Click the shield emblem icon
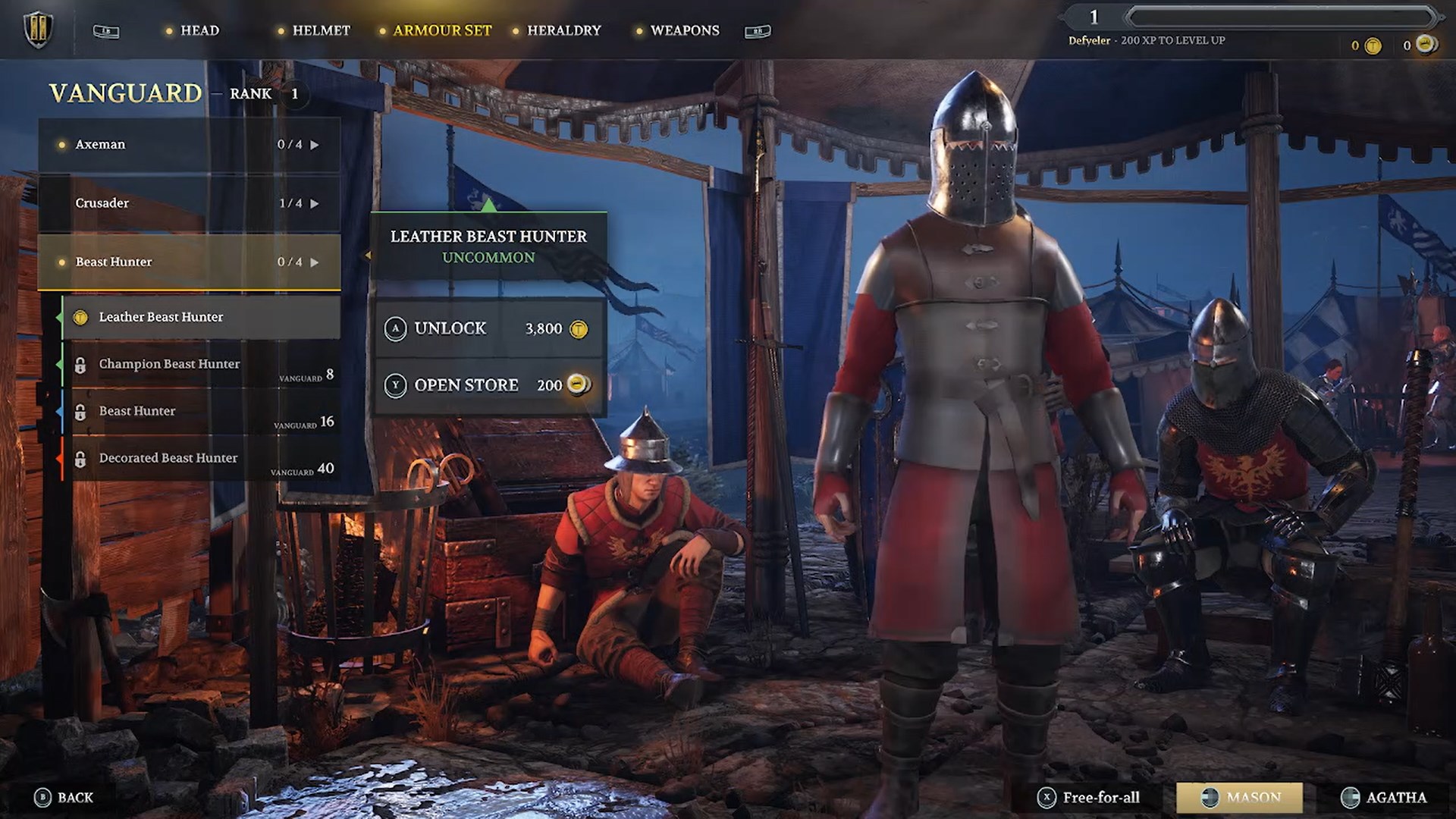The image size is (1456, 819). point(37,30)
